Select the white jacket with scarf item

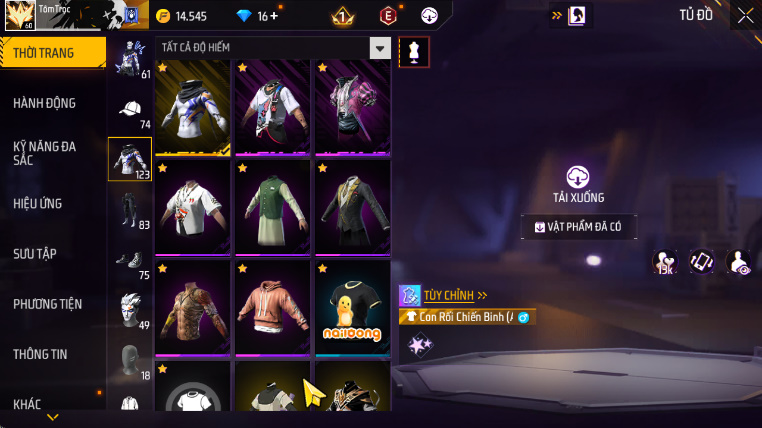pos(193,108)
